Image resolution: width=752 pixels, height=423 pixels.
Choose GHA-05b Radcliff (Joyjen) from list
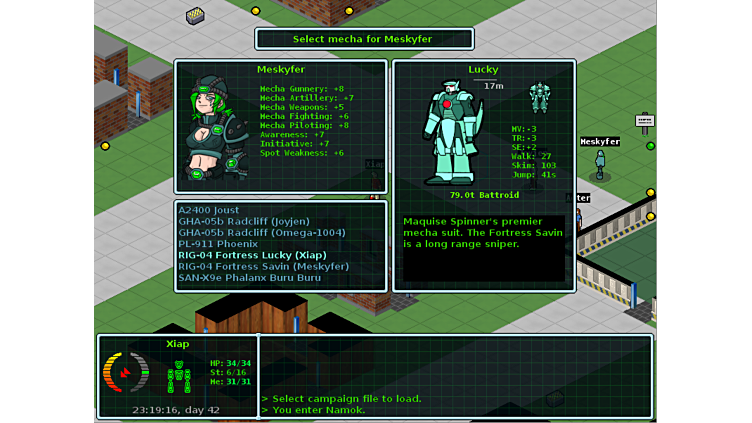click(244, 221)
